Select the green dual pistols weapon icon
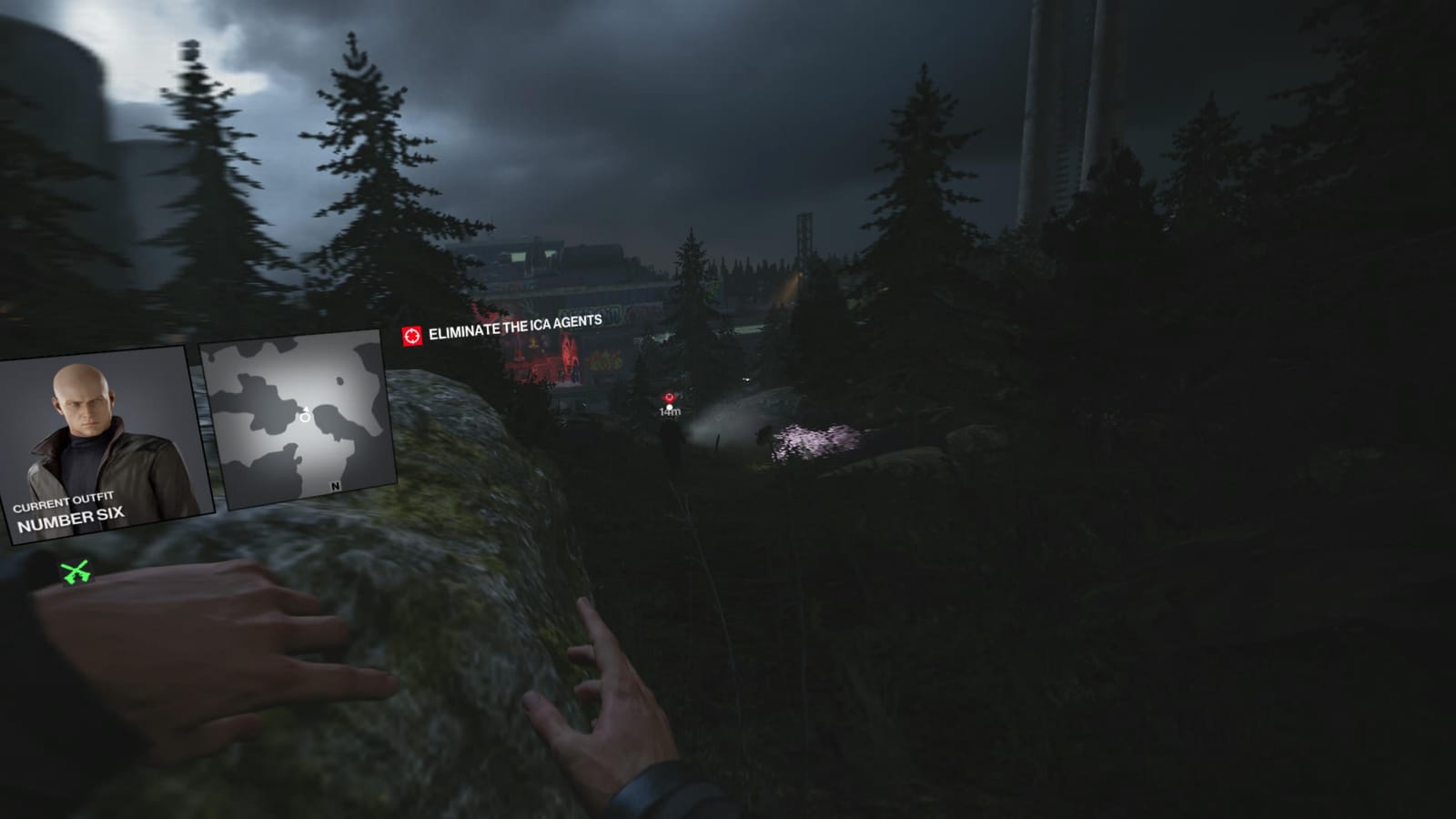1456x819 pixels. click(x=75, y=571)
